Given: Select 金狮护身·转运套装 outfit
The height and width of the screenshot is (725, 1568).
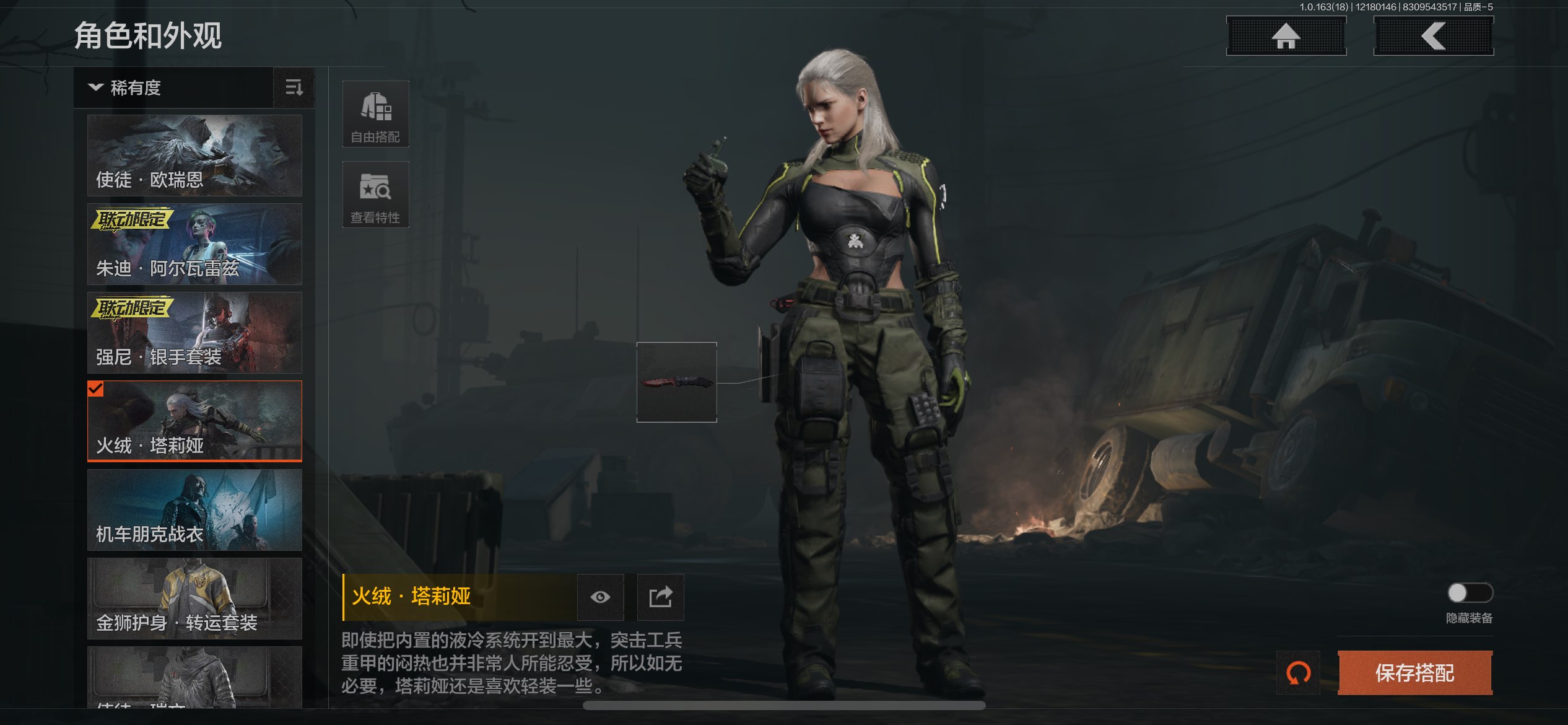Looking at the screenshot, I should coord(194,599).
